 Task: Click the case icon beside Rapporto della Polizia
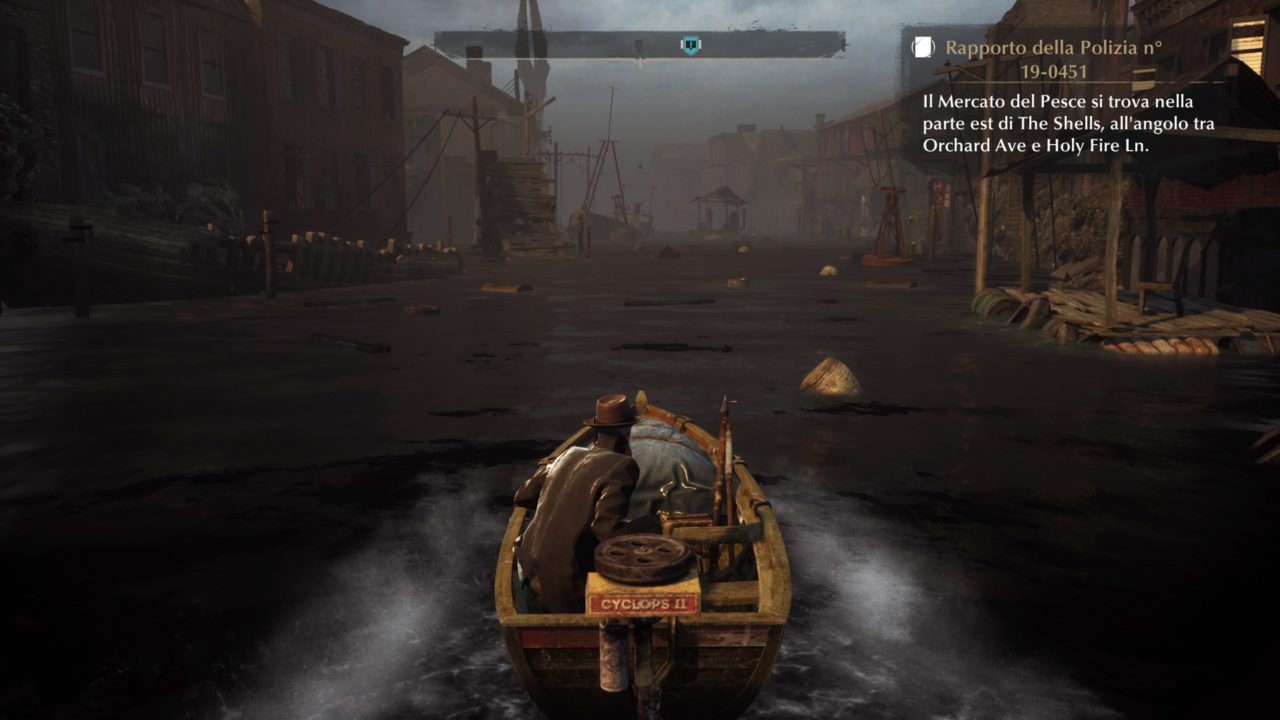click(923, 47)
